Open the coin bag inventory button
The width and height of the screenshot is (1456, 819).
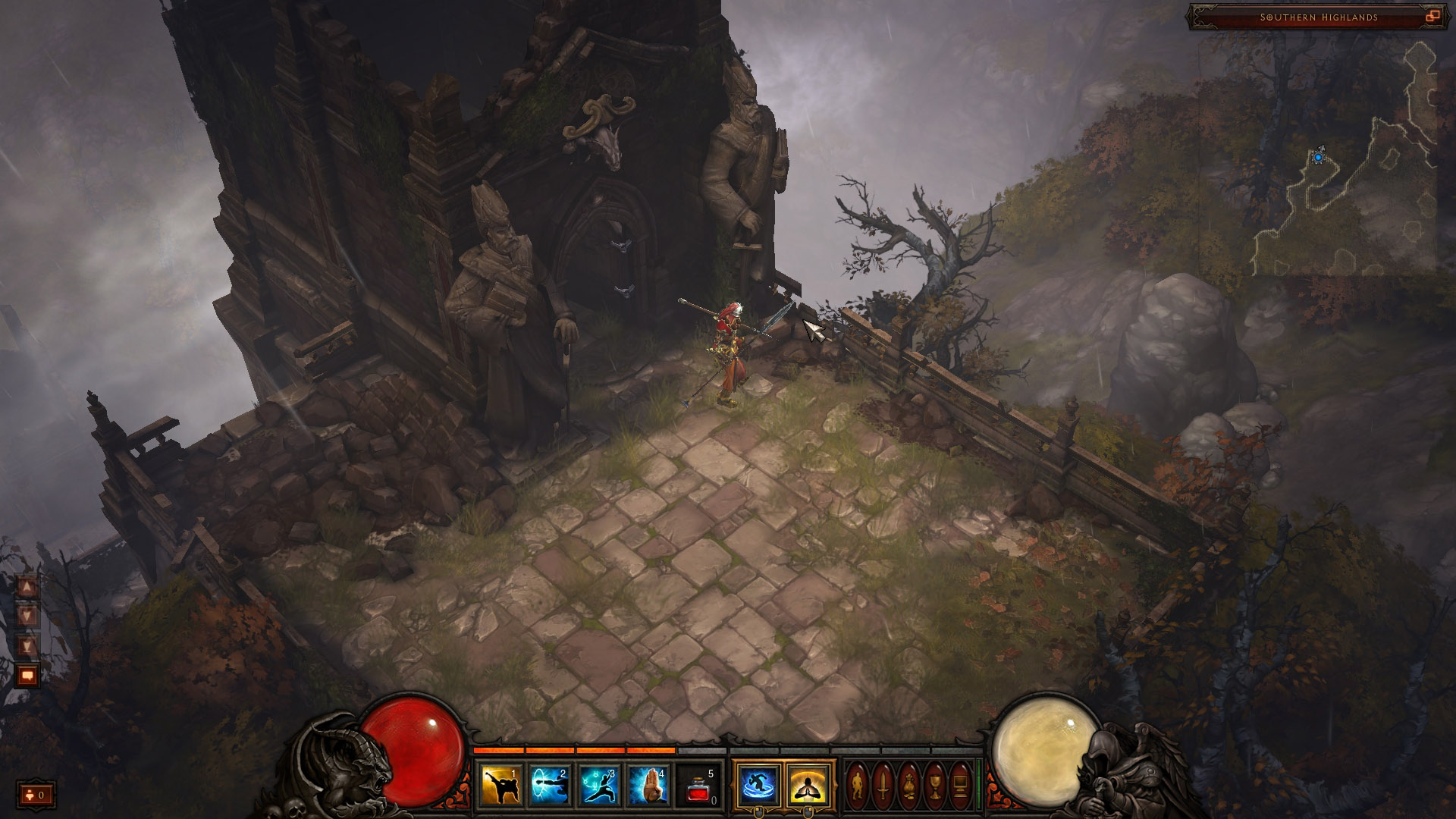click(x=909, y=785)
